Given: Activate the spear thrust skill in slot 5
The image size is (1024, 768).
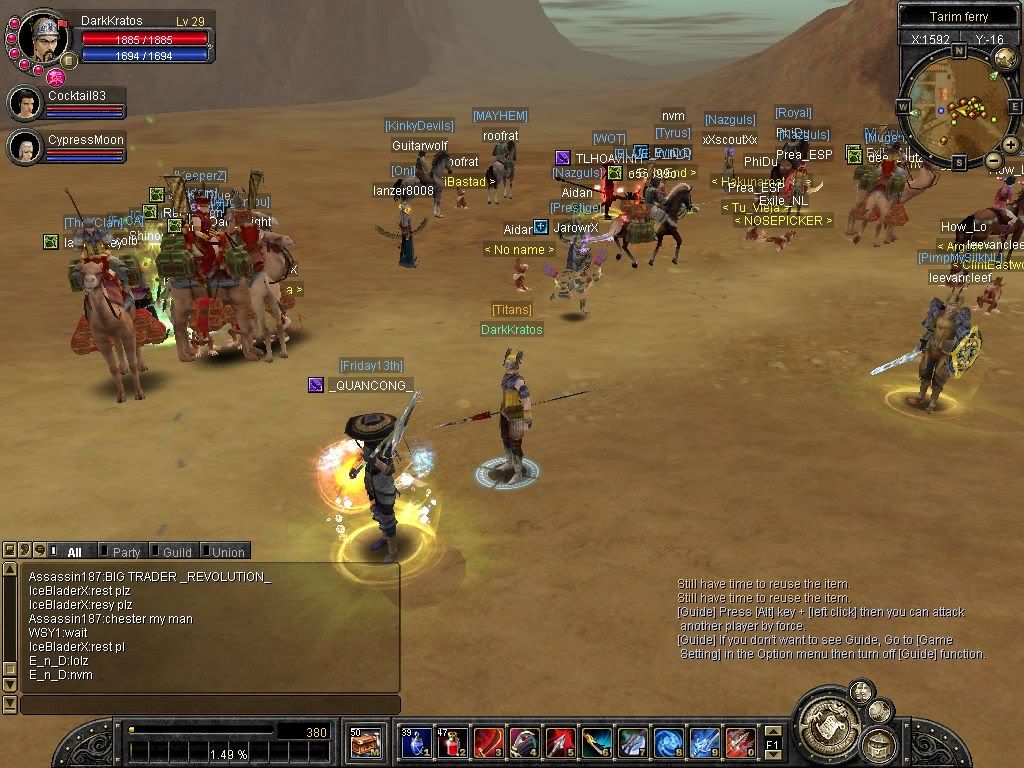Looking at the screenshot, I should [560, 743].
